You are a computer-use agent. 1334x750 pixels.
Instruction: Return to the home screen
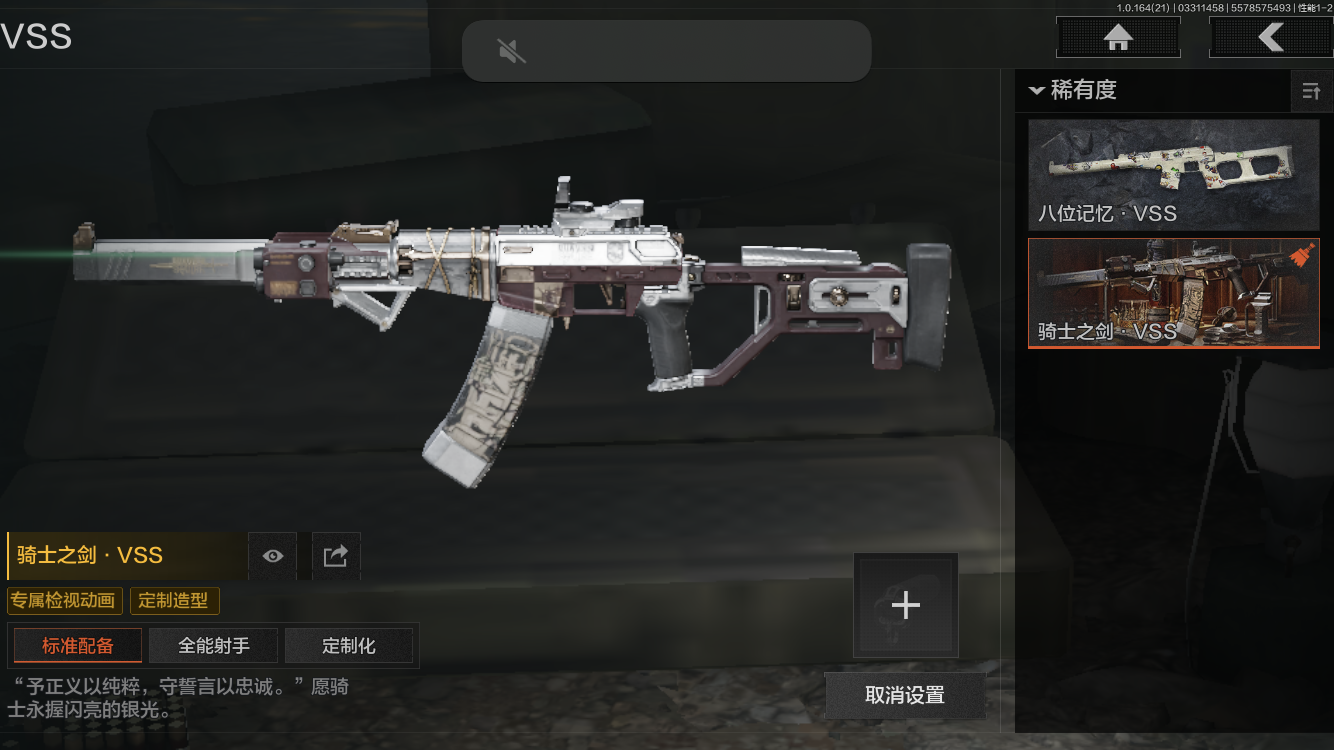1118,38
